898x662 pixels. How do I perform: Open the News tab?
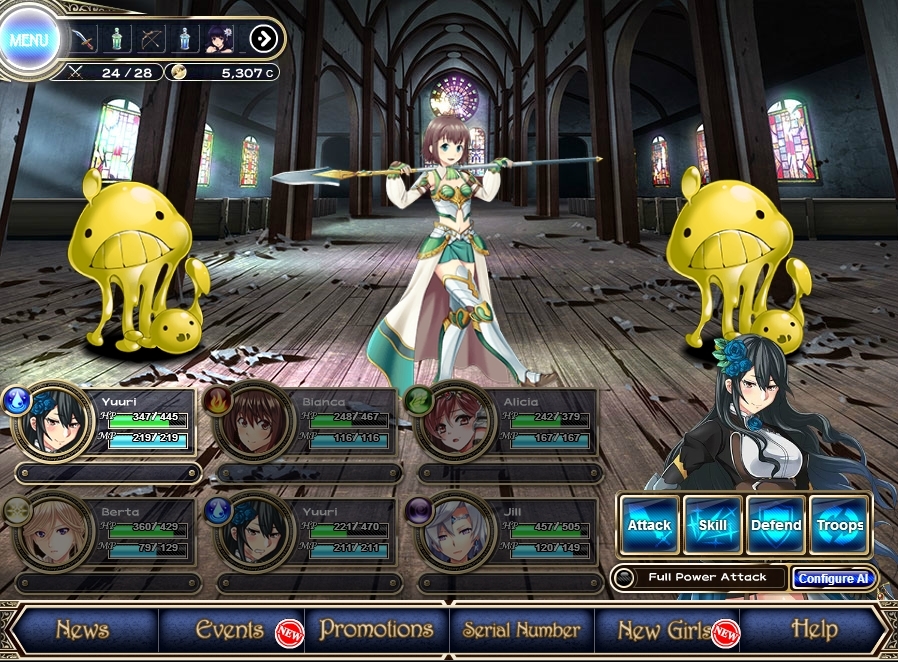coord(82,630)
